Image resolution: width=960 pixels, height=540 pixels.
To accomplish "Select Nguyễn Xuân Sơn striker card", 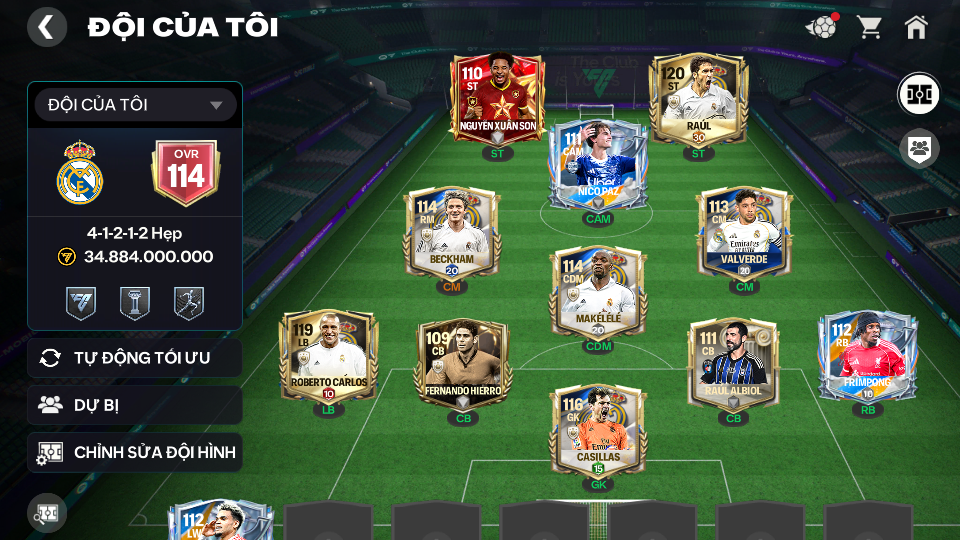I will [x=497, y=100].
